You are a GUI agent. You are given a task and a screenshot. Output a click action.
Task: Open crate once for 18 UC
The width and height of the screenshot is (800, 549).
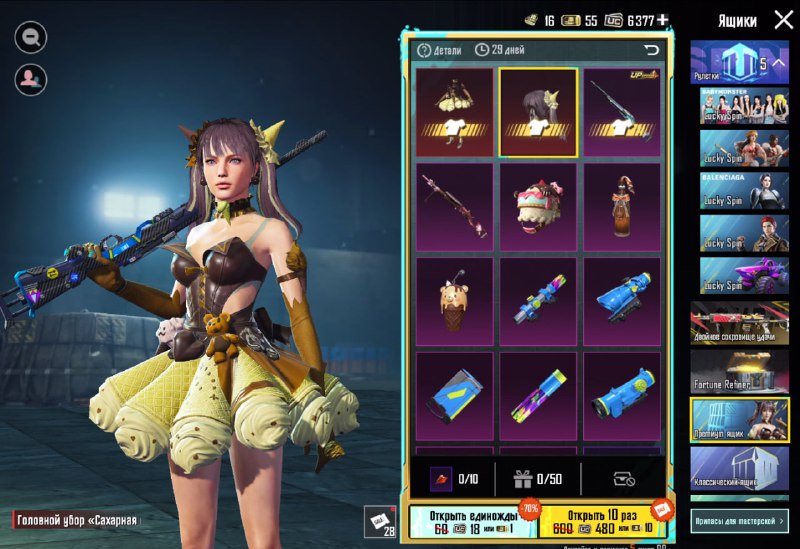pyautogui.click(x=473, y=521)
